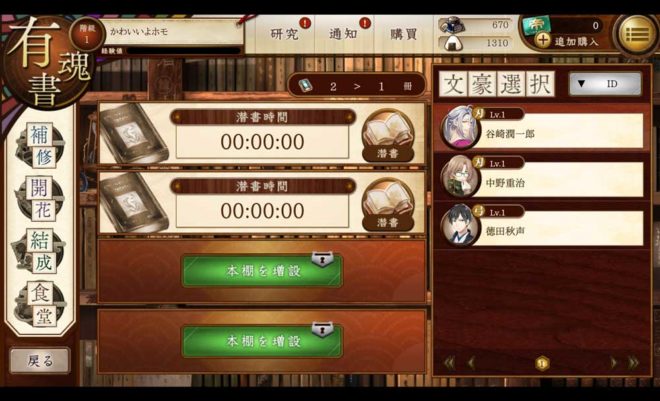This screenshot has height=401, width=660.
Task: Open the 購買 (shop) menu
Action: pyautogui.click(x=403, y=34)
